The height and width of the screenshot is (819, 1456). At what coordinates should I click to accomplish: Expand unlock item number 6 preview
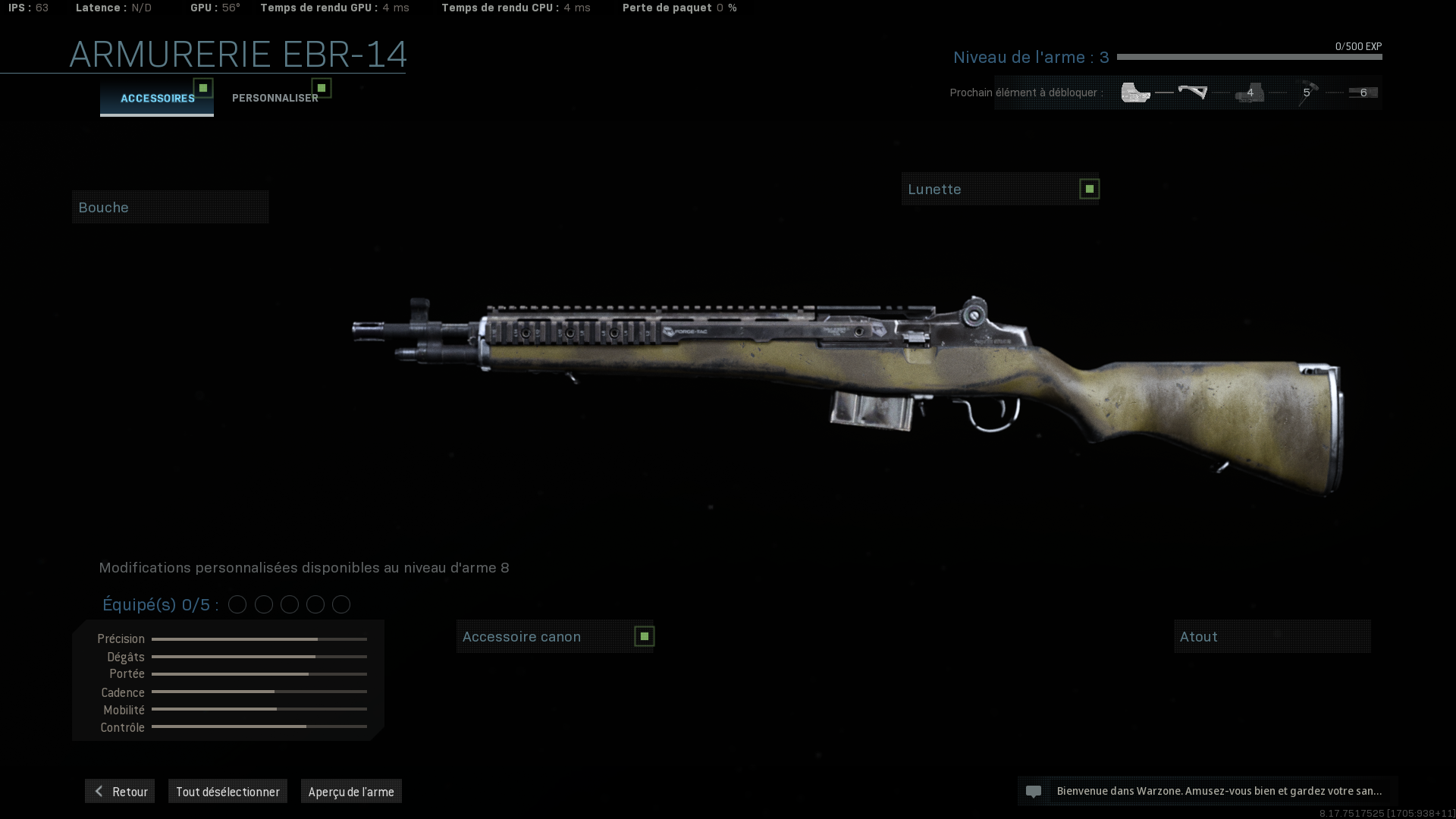pyautogui.click(x=1362, y=92)
